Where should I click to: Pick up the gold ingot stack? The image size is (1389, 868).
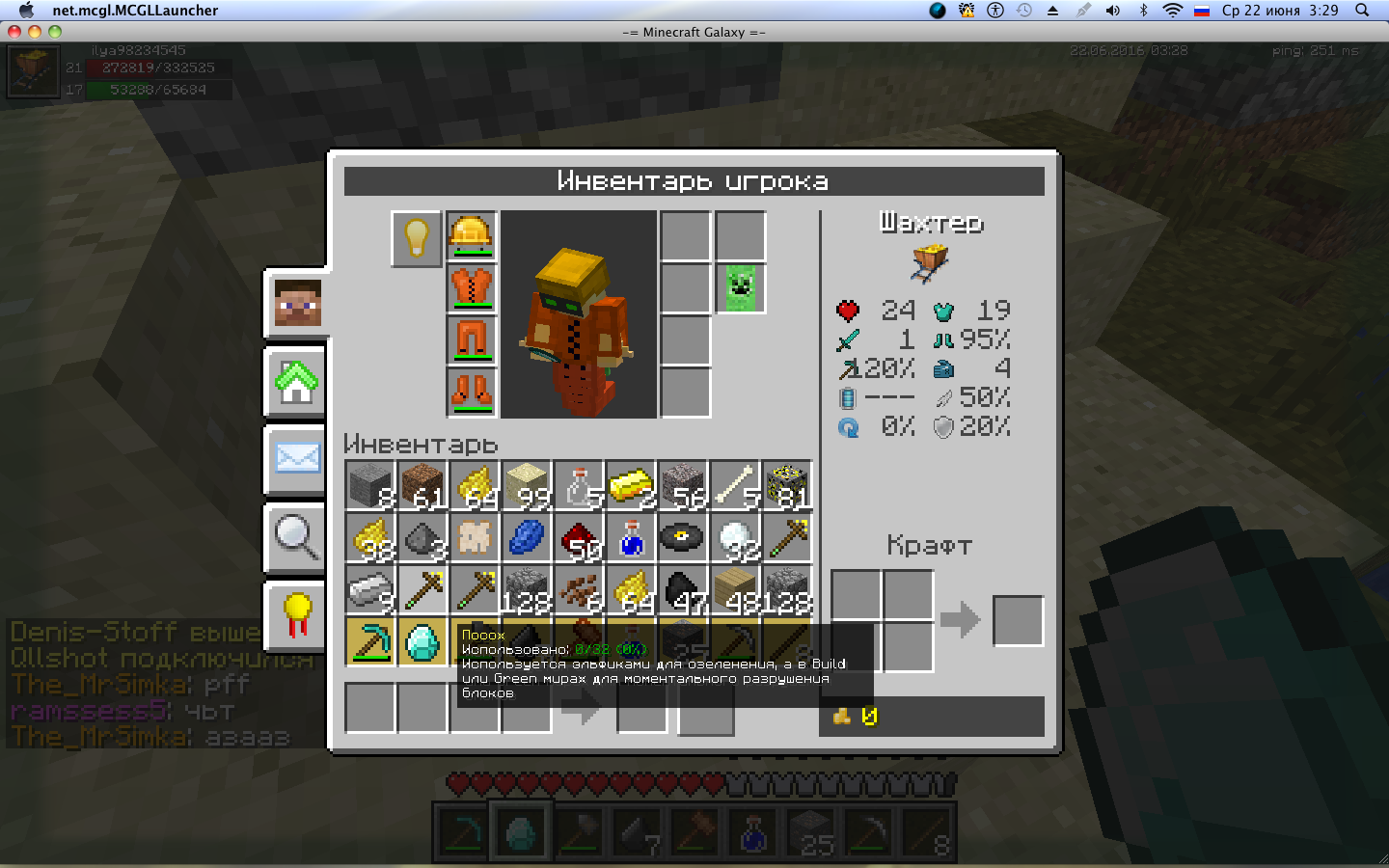(631, 485)
